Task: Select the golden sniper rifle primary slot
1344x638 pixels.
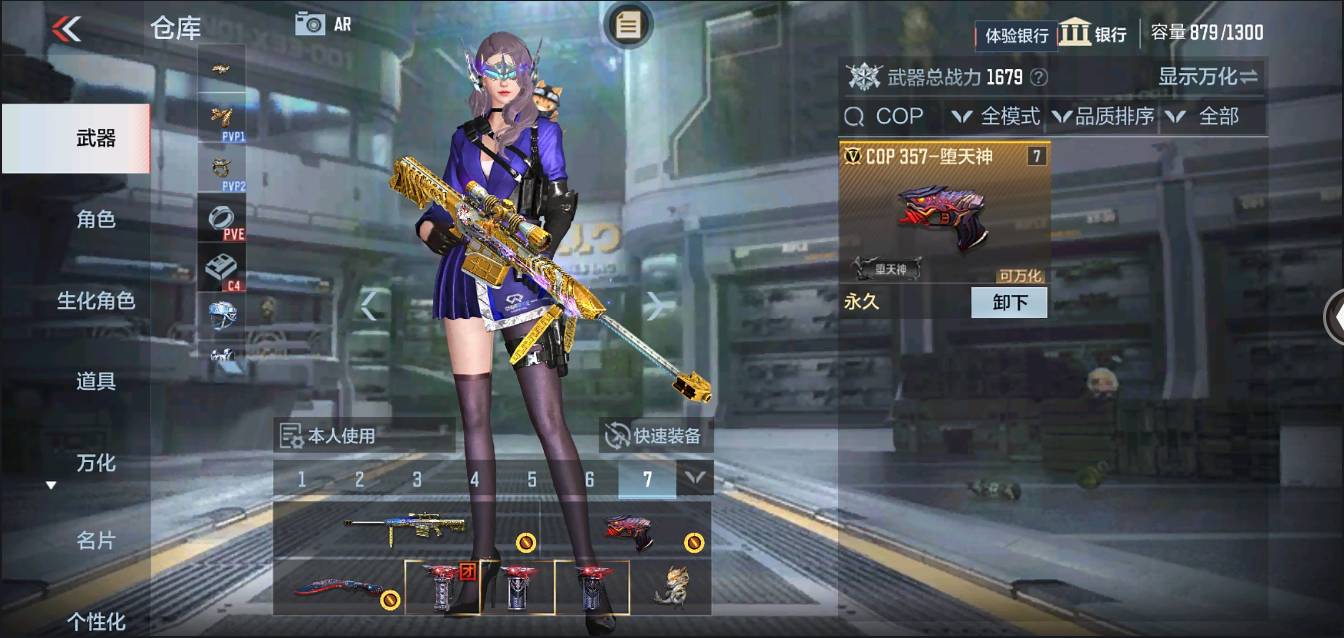Action: [x=405, y=528]
